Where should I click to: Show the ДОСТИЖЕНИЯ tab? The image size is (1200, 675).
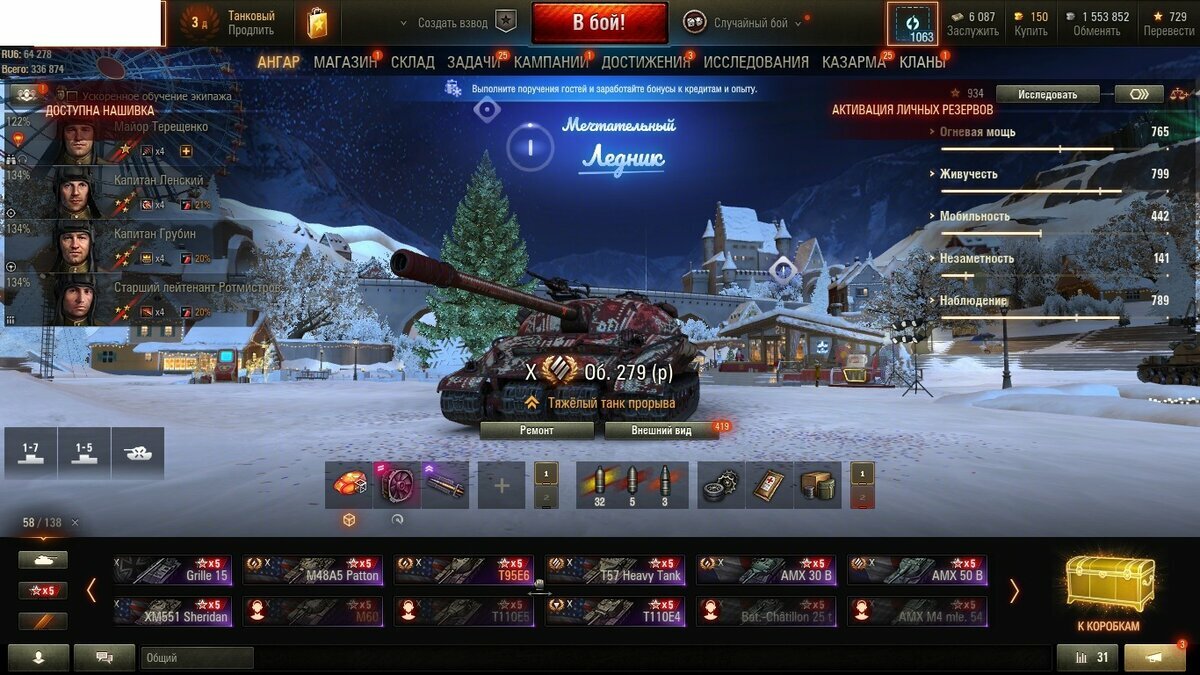pyautogui.click(x=645, y=62)
